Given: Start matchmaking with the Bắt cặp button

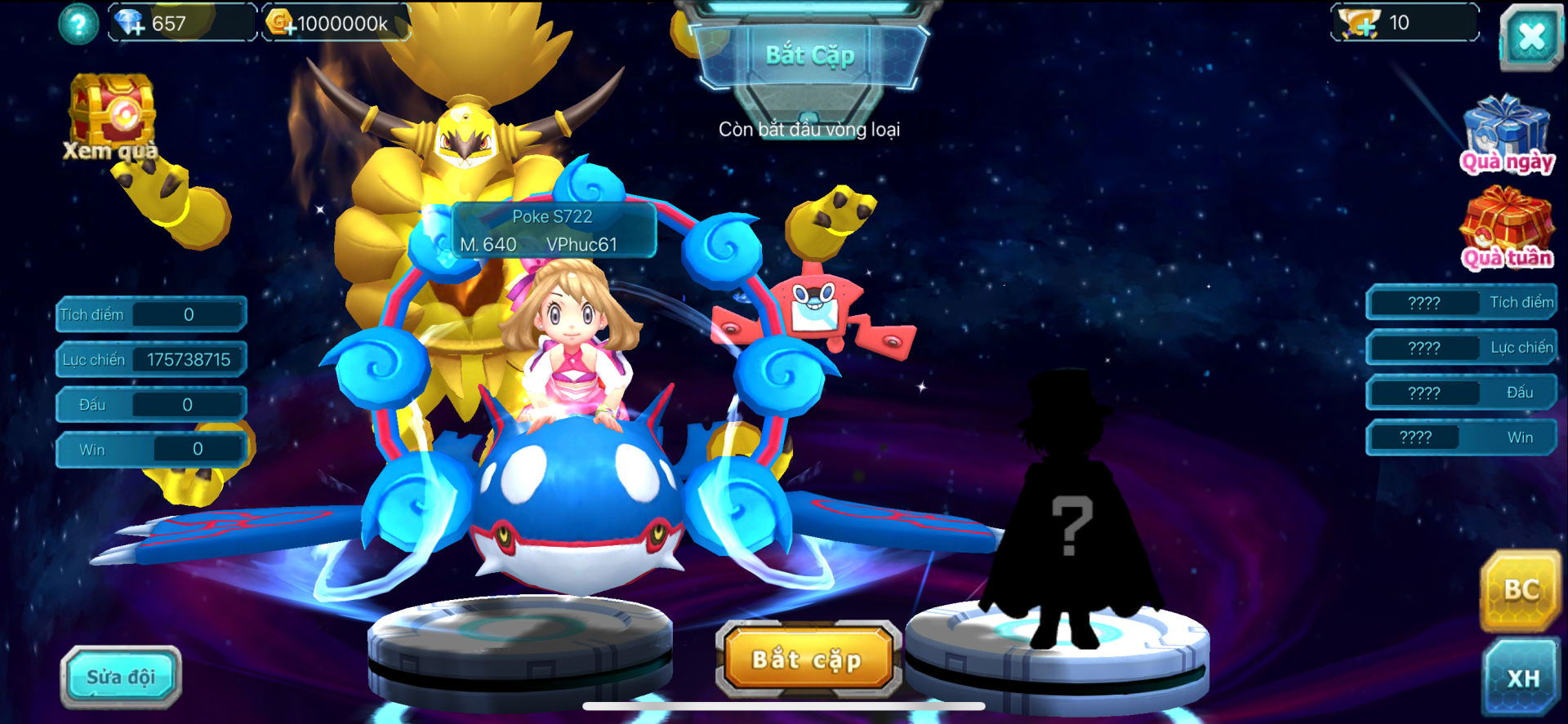Looking at the screenshot, I should [x=807, y=659].
